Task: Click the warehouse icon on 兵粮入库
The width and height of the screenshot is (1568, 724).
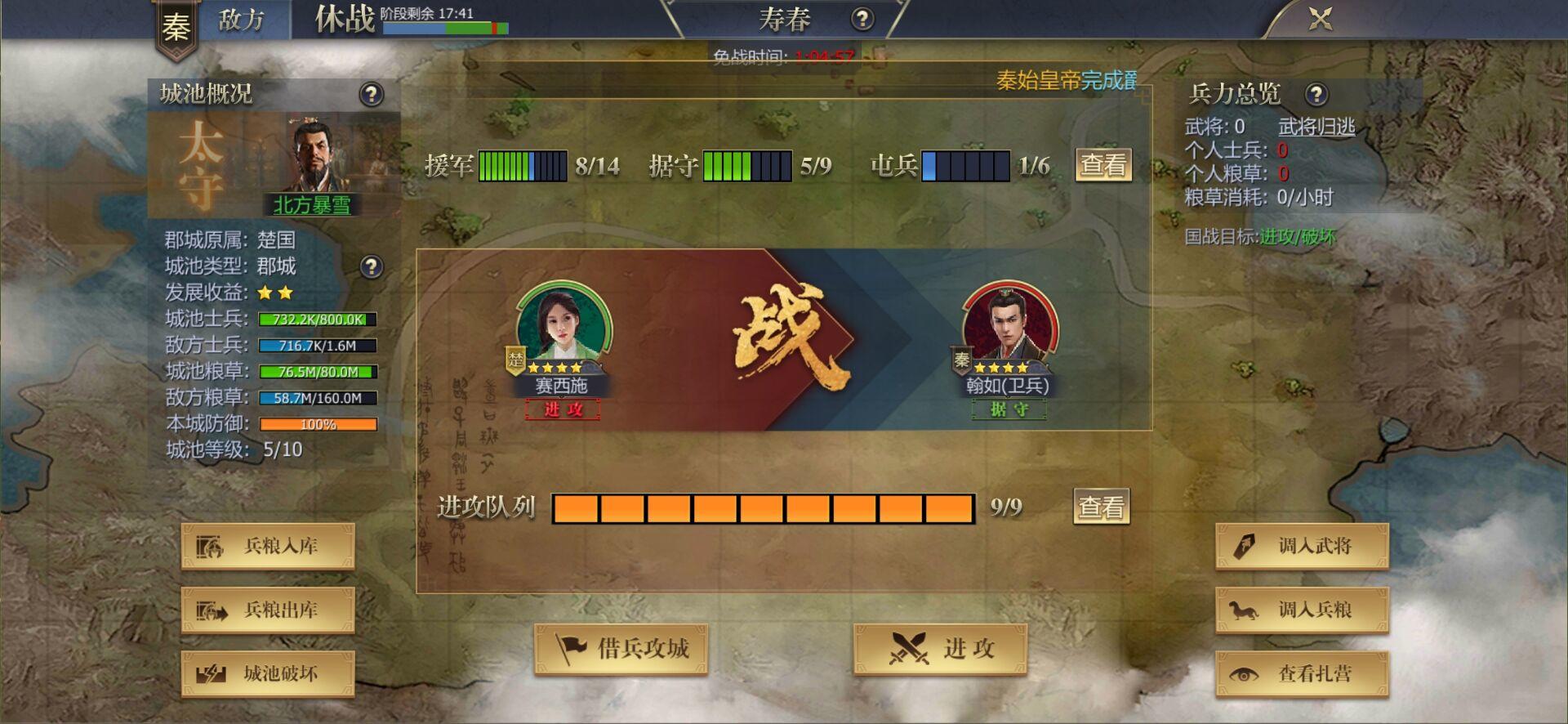Action: click(211, 546)
